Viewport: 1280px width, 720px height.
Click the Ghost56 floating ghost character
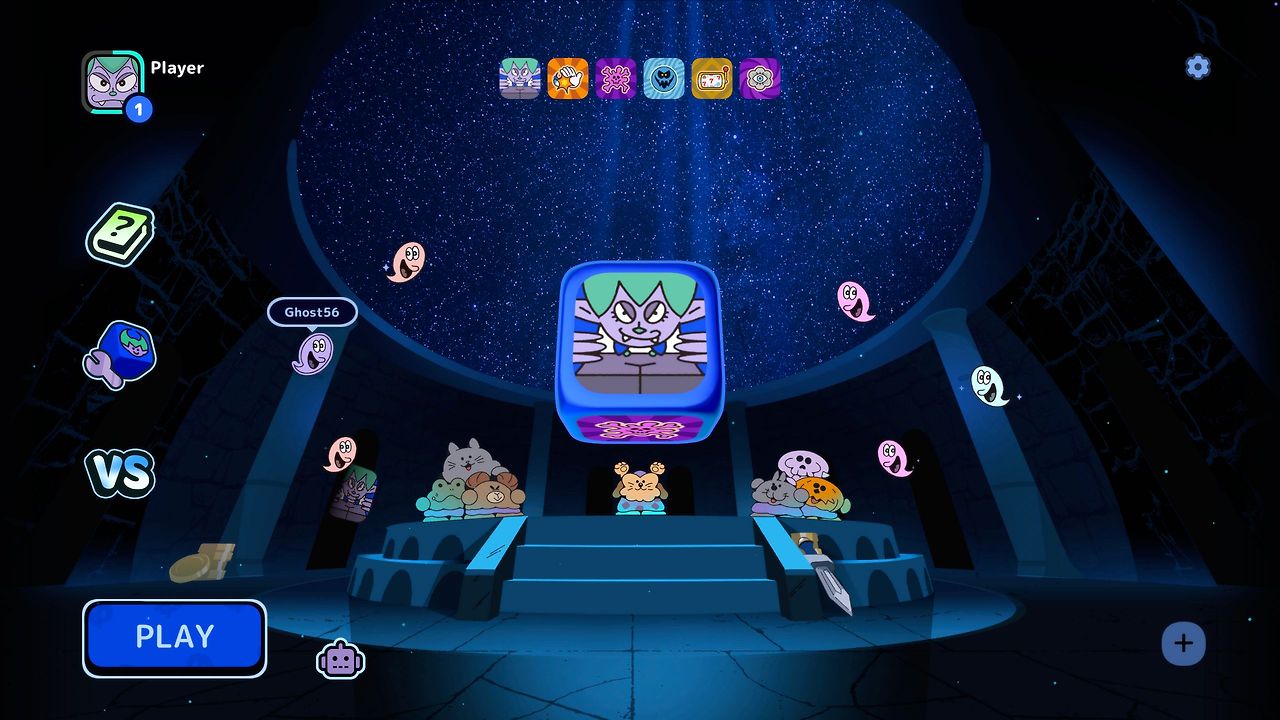[x=311, y=355]
